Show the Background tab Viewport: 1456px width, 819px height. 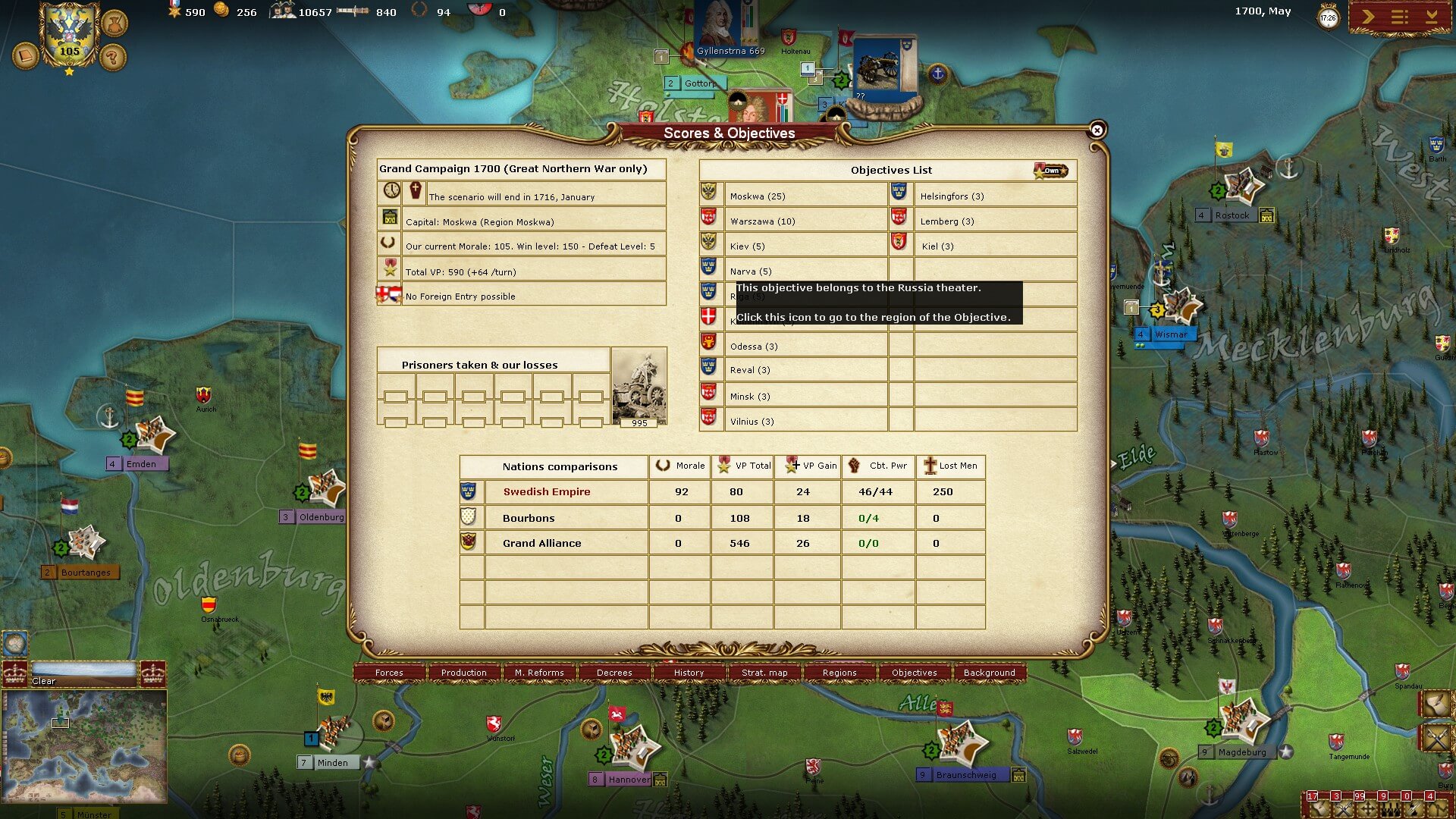coord(989,673)
